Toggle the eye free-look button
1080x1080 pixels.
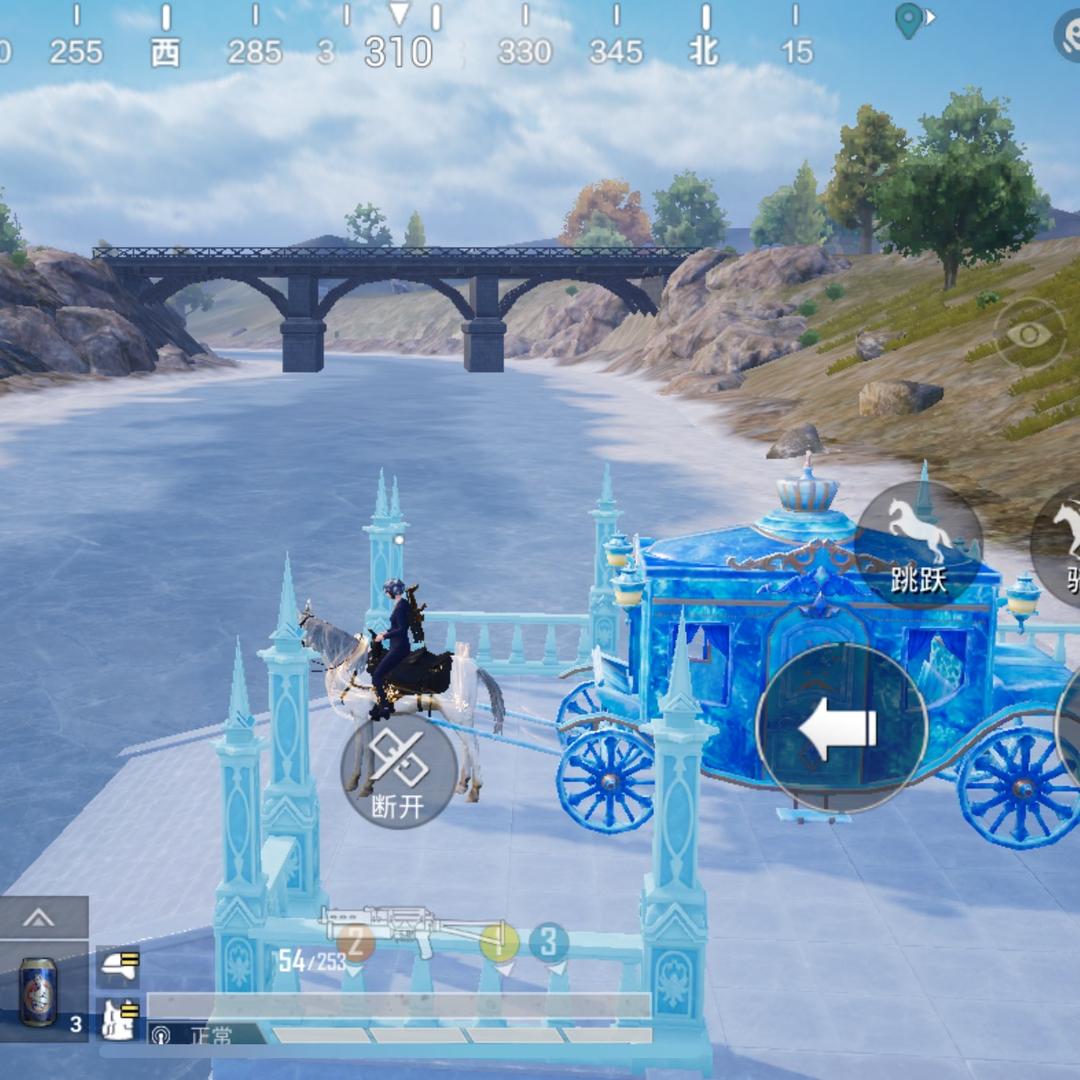(1029, 334)
